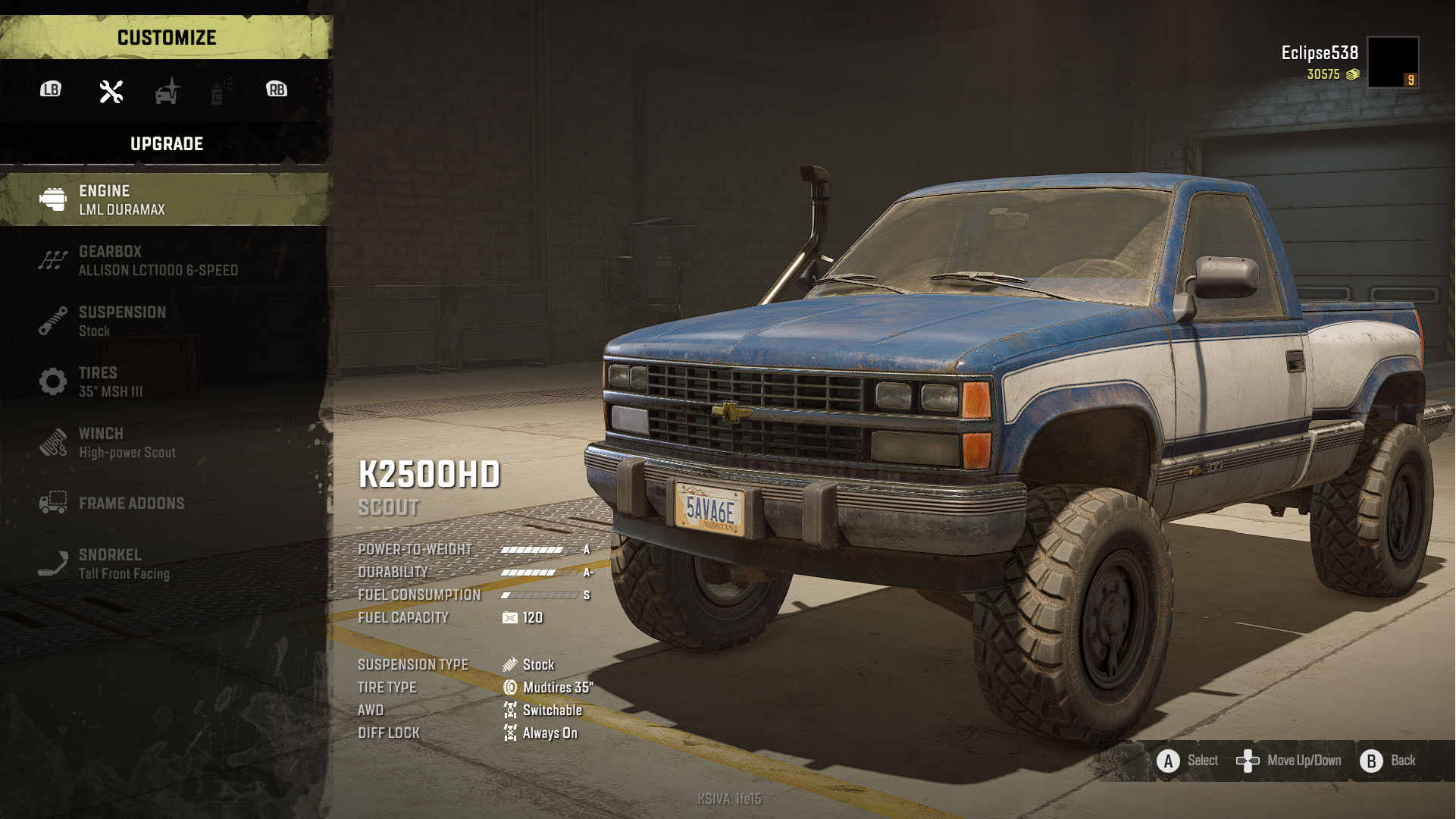Select the Winch High-power Scout entry
The width and height of the screenshot is (1456, 819).
click(x=165, y=443)
